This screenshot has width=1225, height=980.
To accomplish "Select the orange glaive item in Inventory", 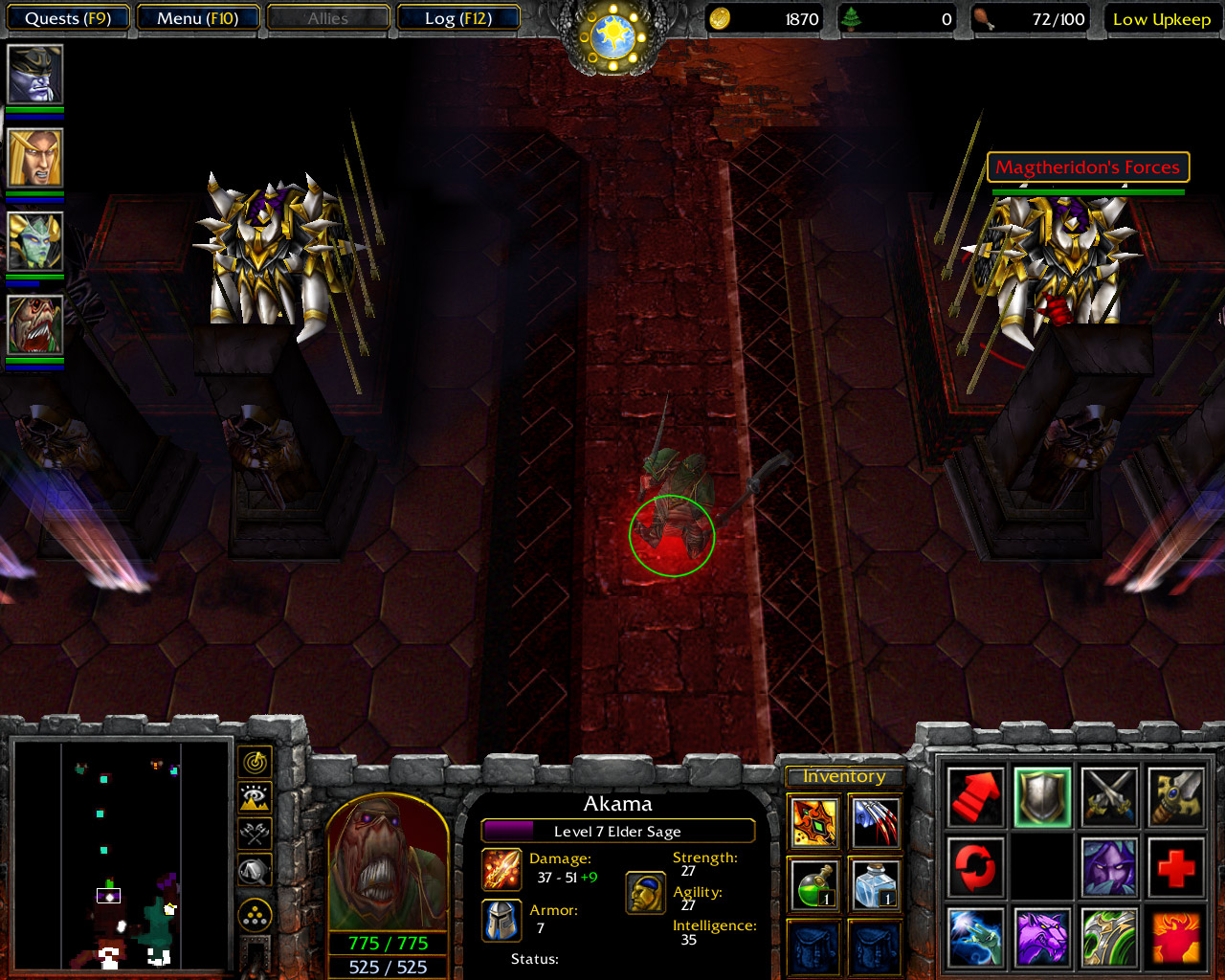I will (x=813, y=822).
